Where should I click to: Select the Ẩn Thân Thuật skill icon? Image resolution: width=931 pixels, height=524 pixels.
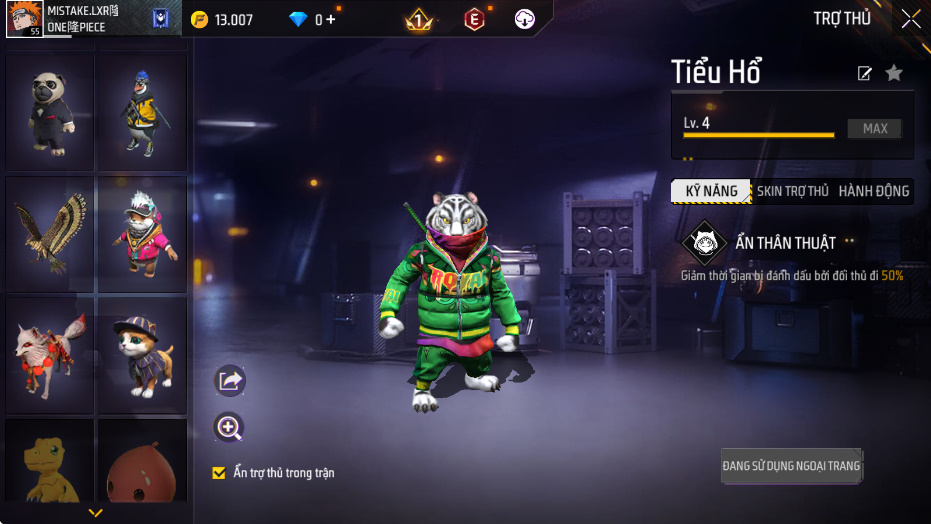tap(704, 243)
